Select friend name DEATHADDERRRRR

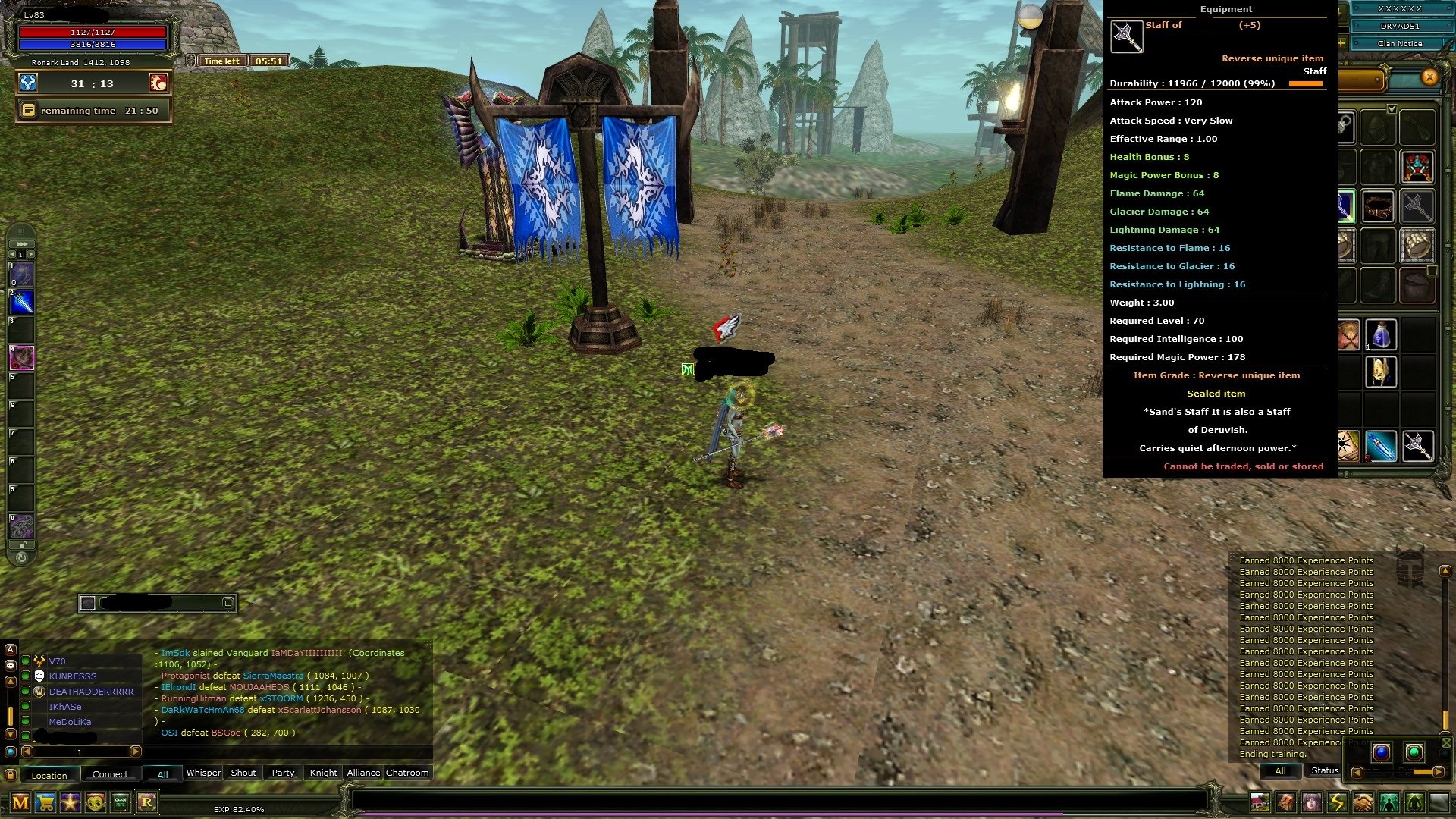tap(90, 692)
